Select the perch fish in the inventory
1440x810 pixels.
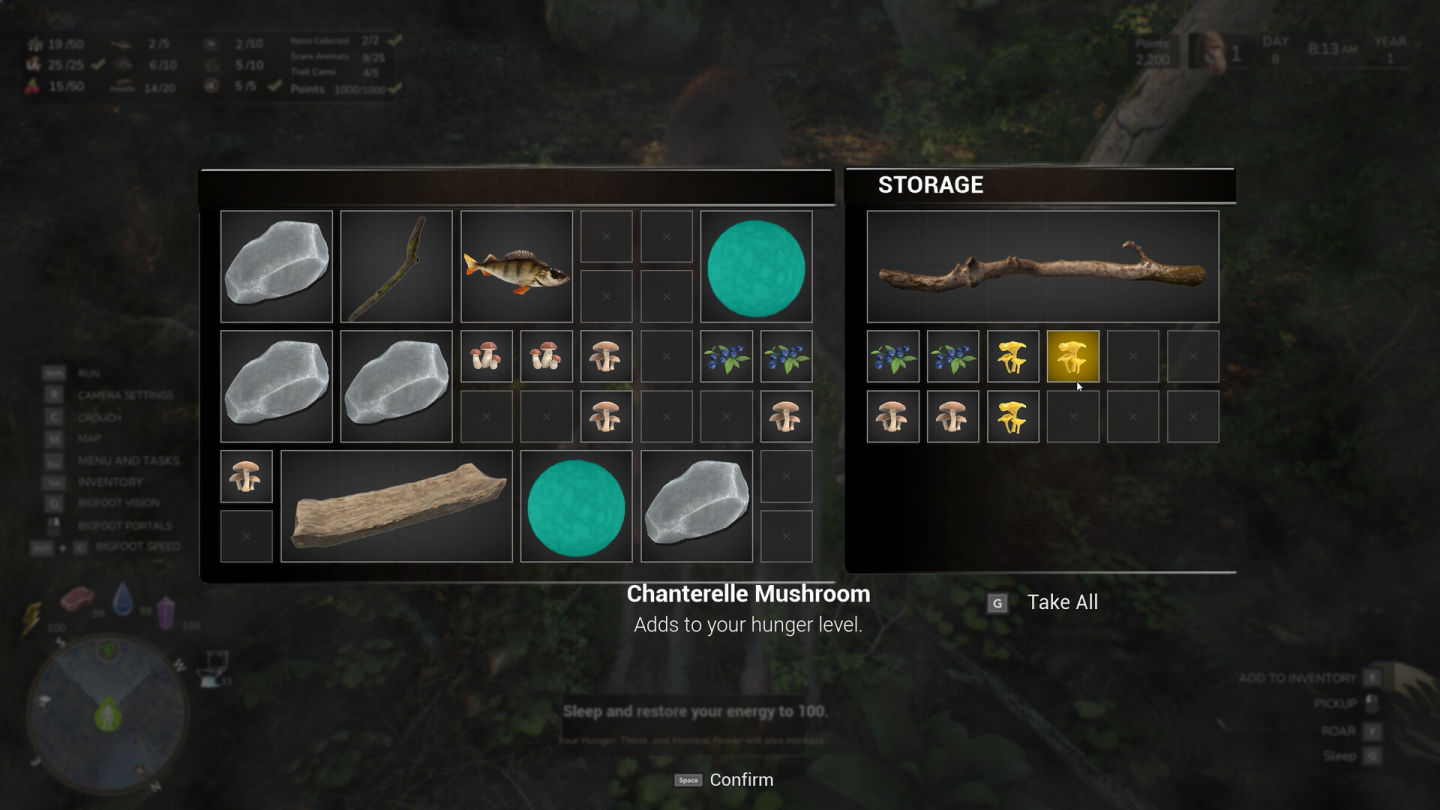pyautogui.click(x=516, y=267)
